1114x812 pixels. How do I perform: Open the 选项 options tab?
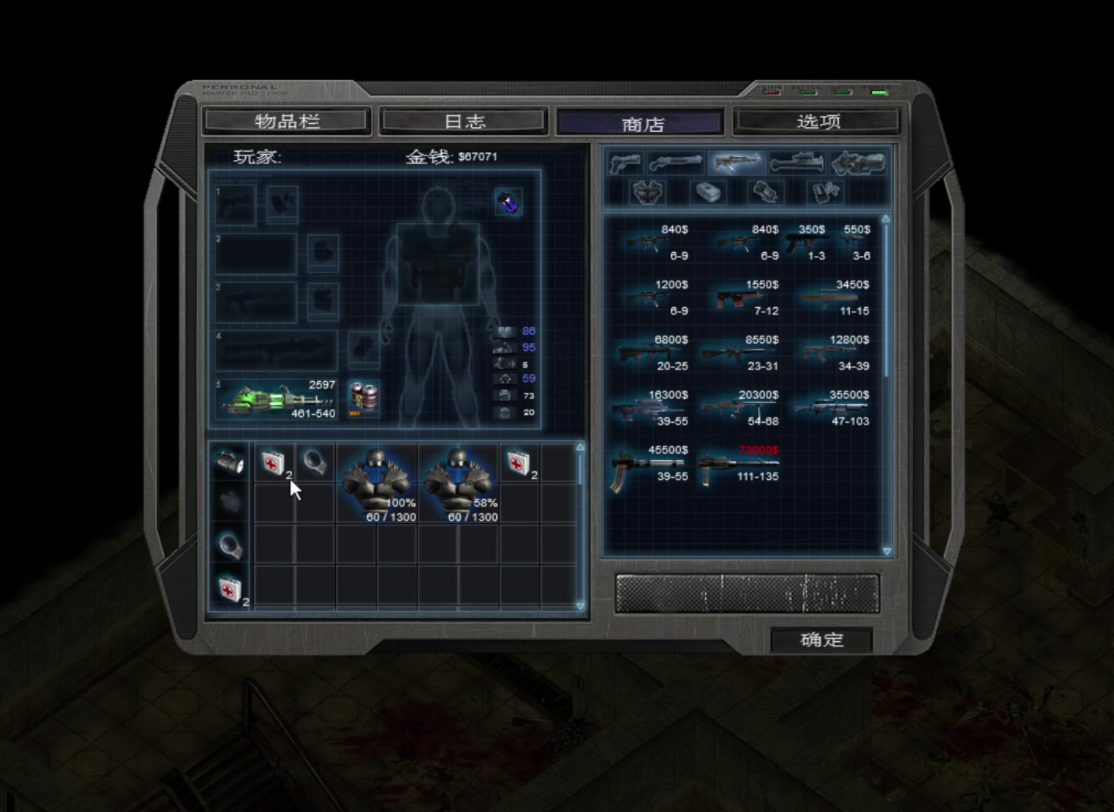pos(817,122)
